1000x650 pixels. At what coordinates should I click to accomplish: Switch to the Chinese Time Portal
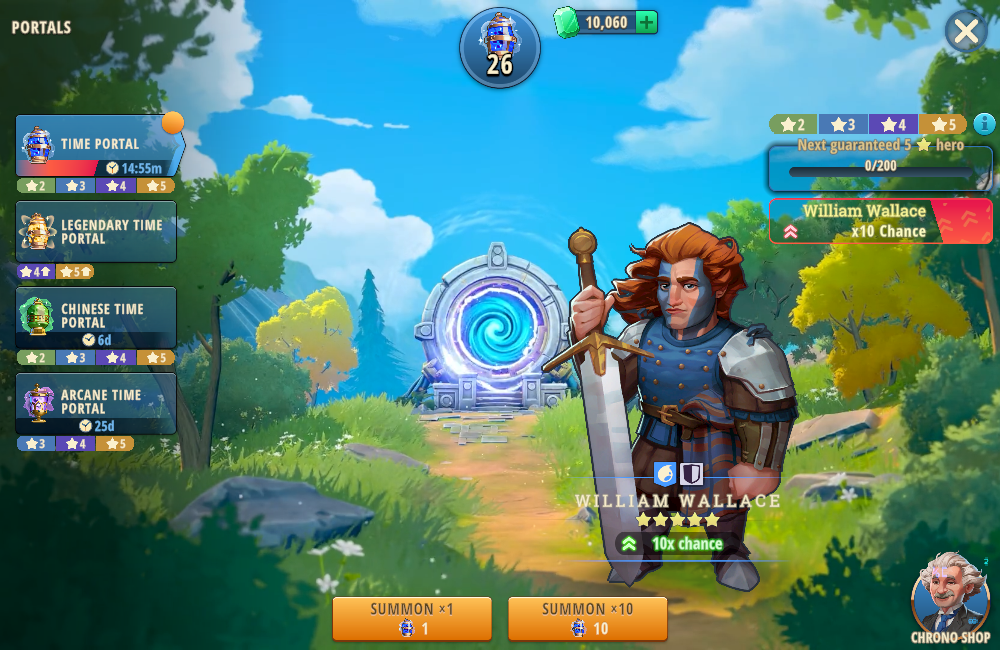point(97,317)
